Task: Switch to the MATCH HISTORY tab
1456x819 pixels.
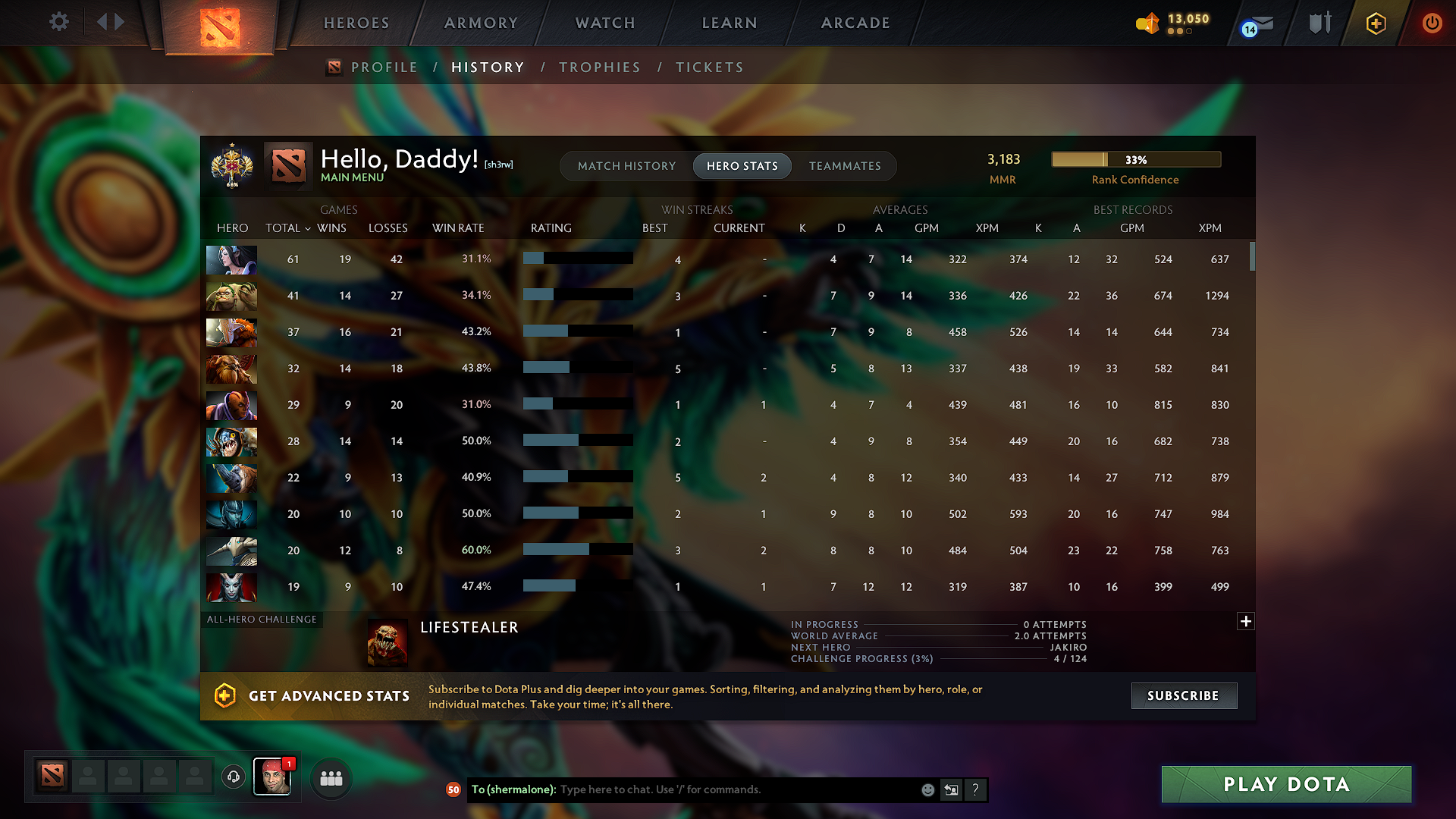Action: (626, 166)
